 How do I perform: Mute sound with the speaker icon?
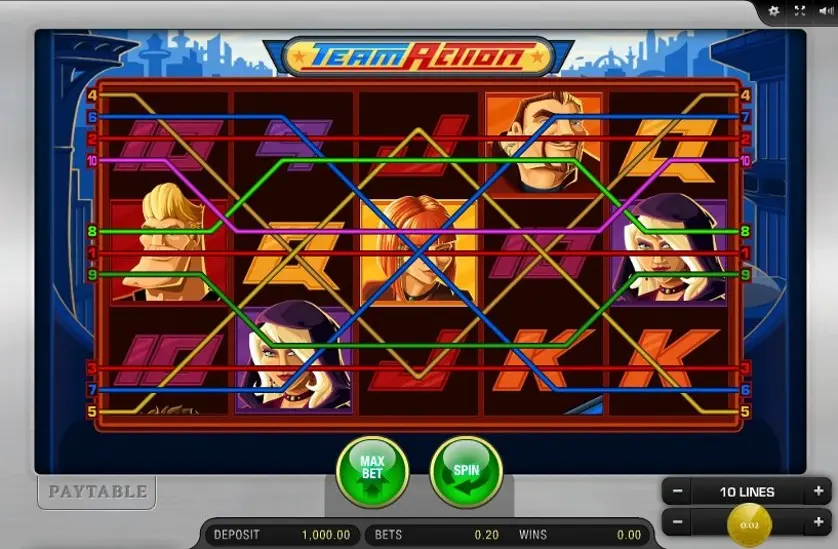824,11
